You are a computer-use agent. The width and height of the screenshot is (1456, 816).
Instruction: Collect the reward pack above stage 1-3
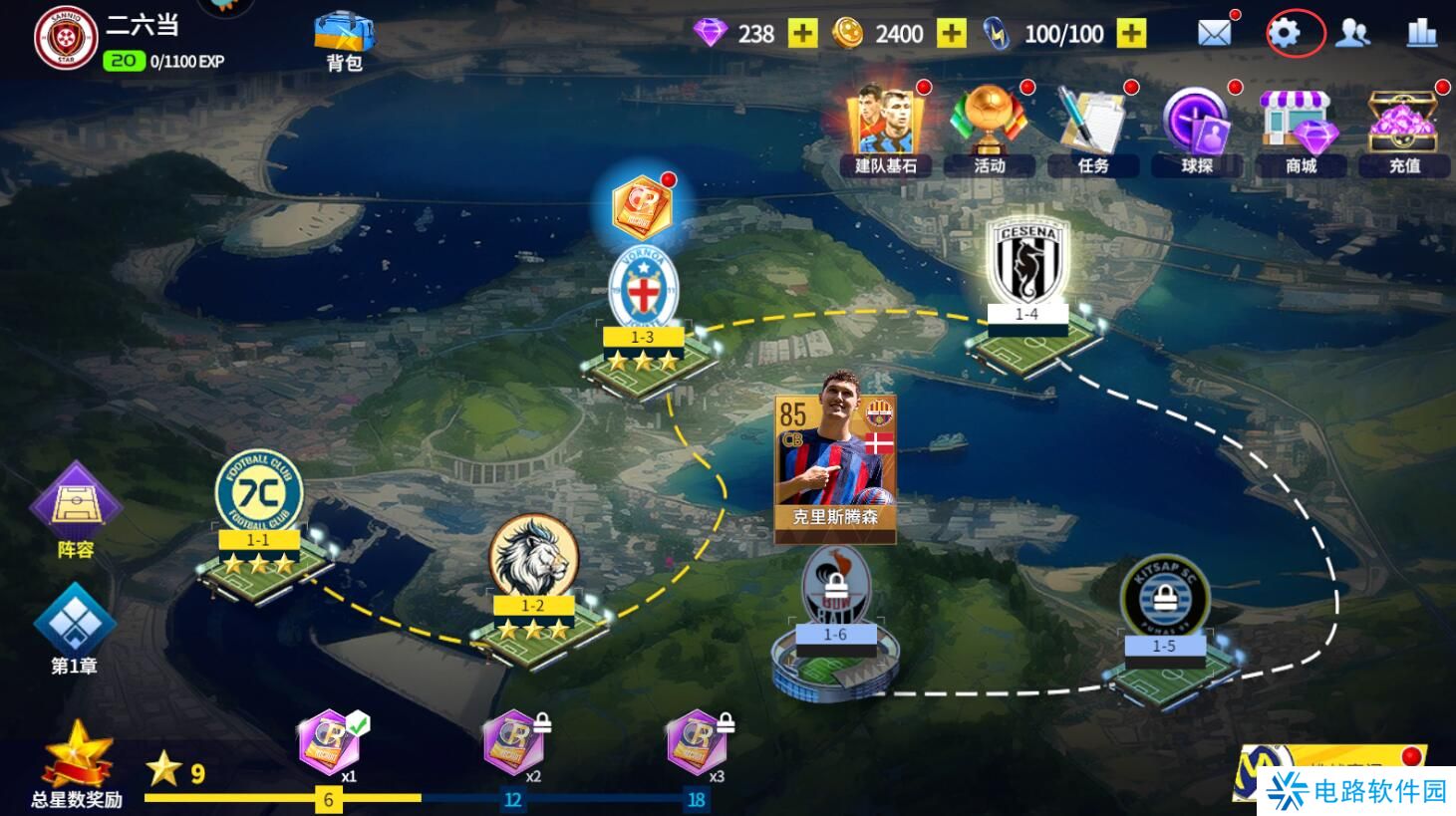(642, 206)
